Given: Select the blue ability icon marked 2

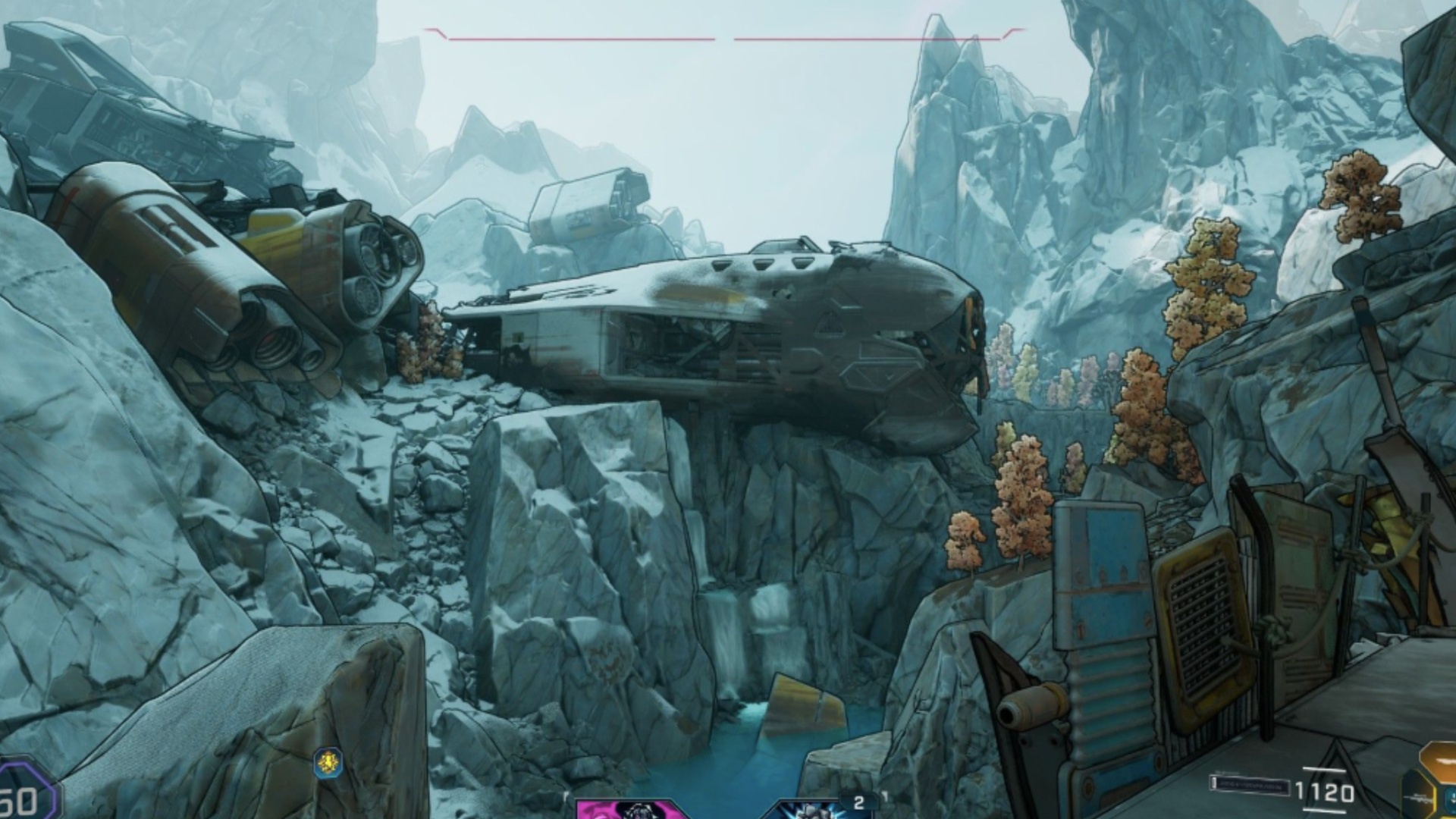Looking at the screenshot, I should click(823, 808).
